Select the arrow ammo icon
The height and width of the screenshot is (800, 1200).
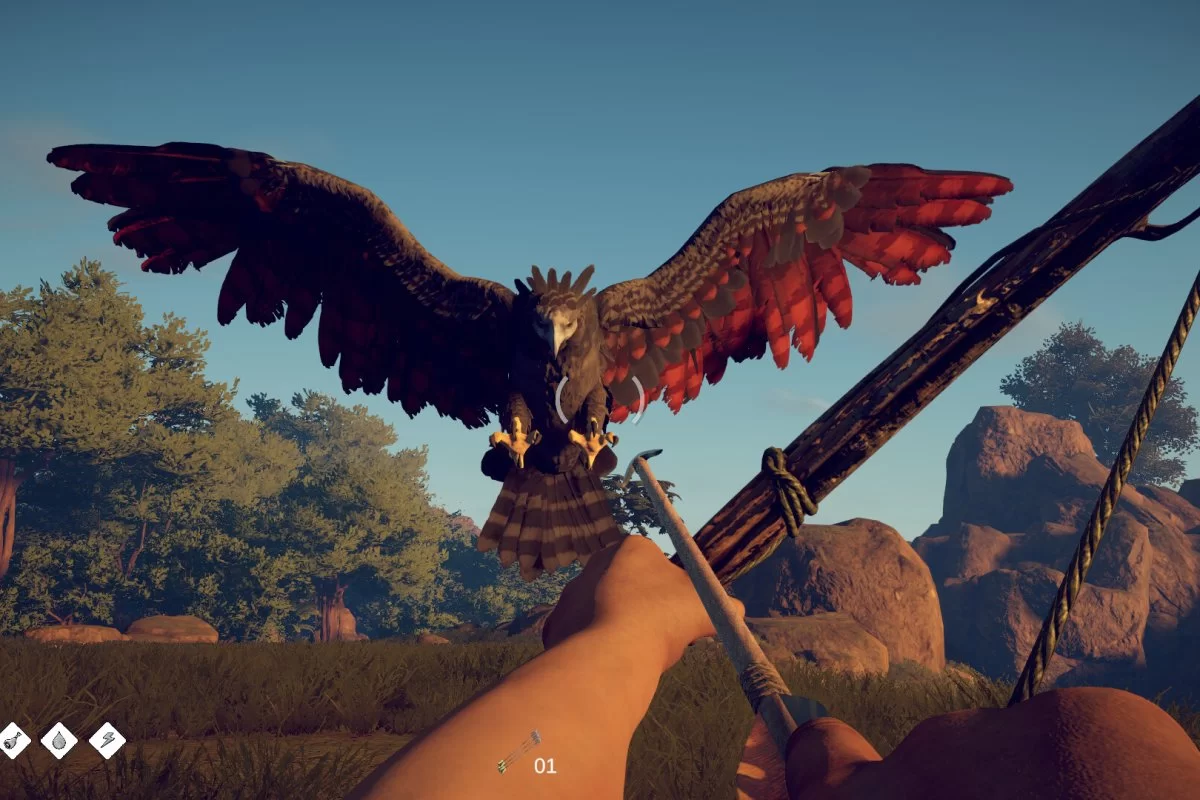(x=518, y=752)
